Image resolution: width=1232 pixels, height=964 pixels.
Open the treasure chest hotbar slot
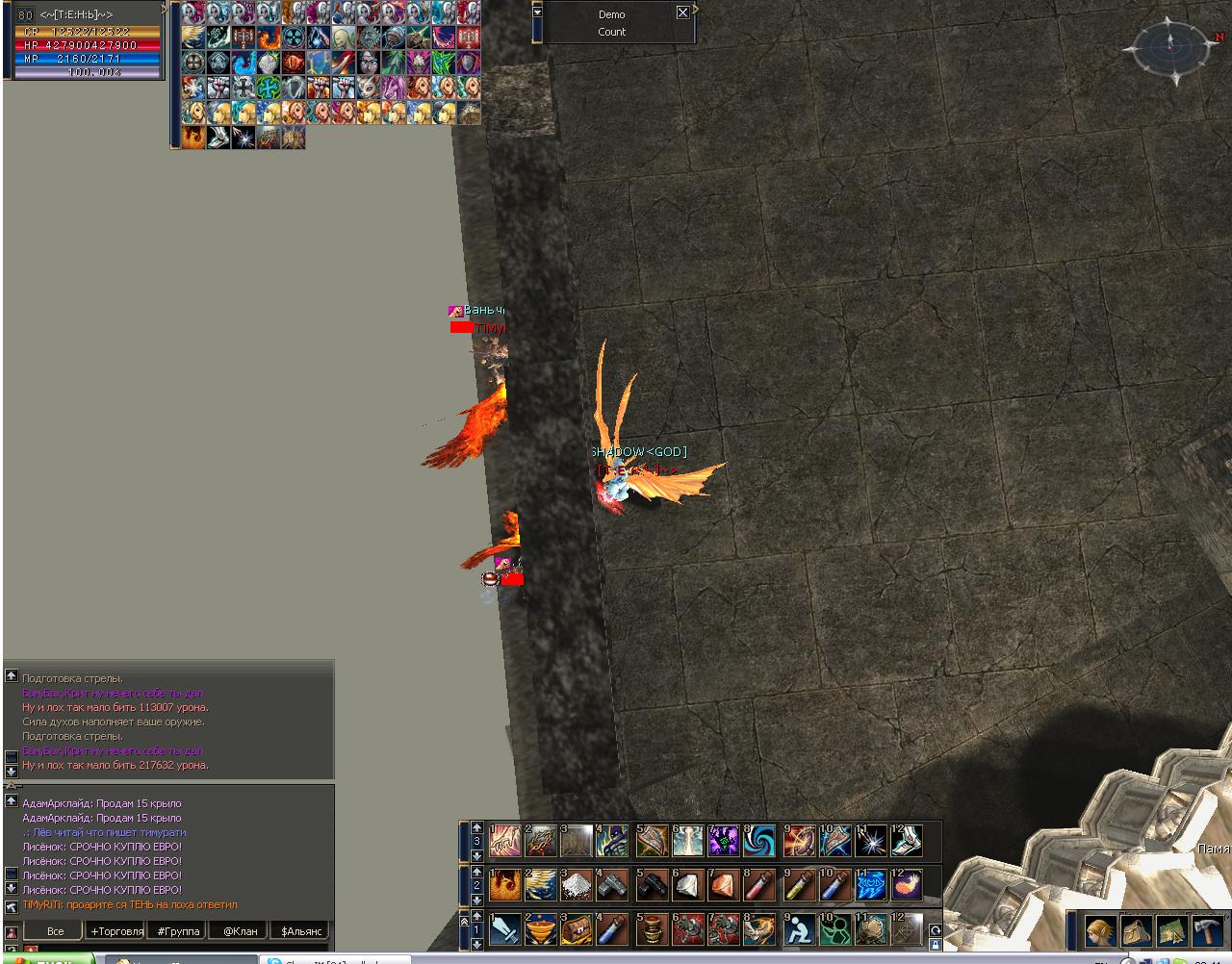pos(577,929)
